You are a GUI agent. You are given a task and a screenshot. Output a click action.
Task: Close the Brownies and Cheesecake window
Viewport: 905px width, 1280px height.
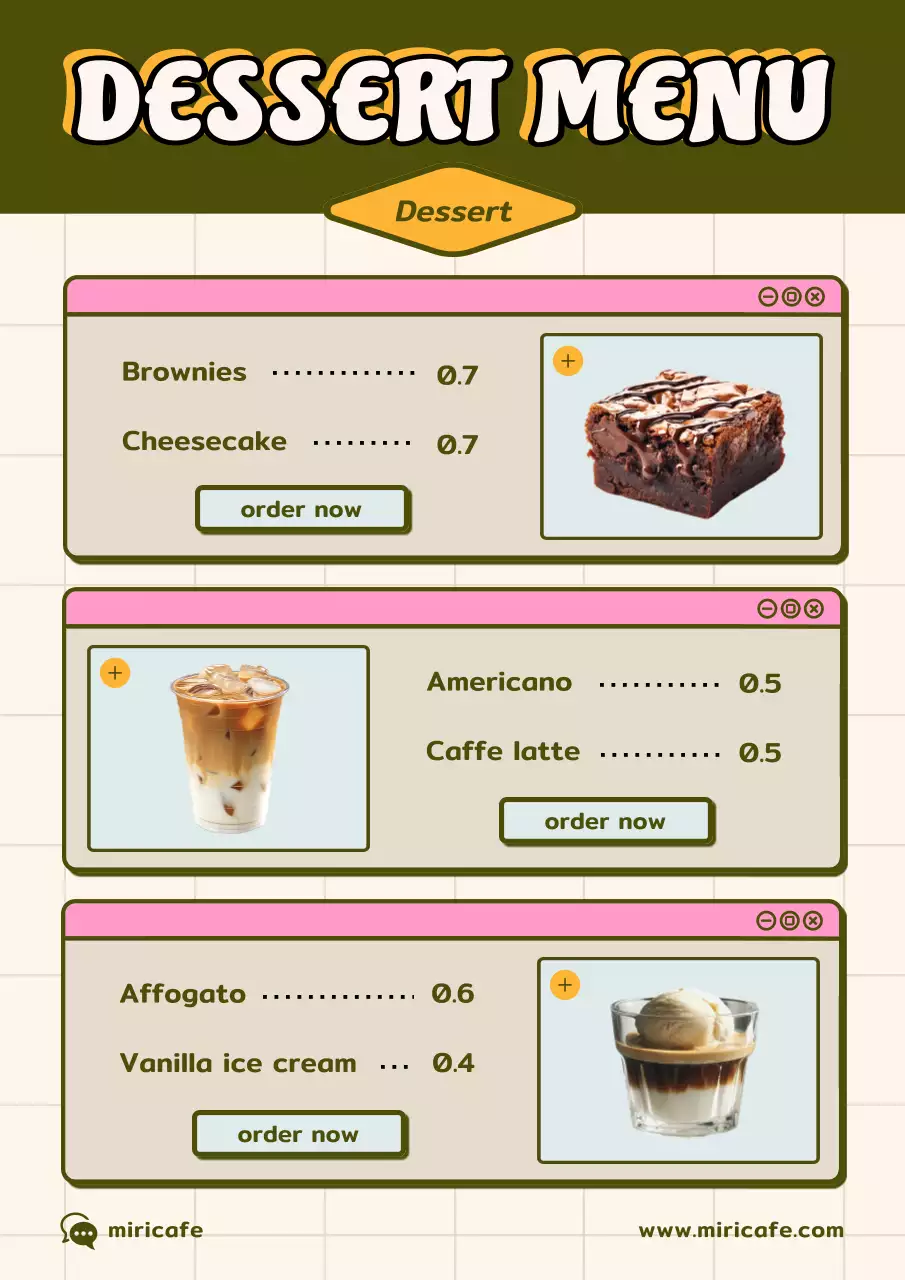pyautogui.click(x=815, y=296)
